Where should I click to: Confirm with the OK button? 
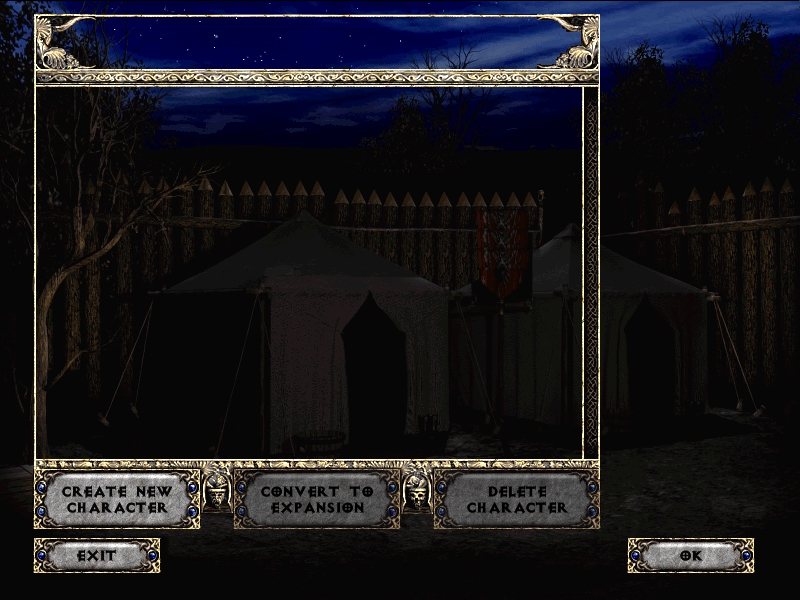pos(690,555)
